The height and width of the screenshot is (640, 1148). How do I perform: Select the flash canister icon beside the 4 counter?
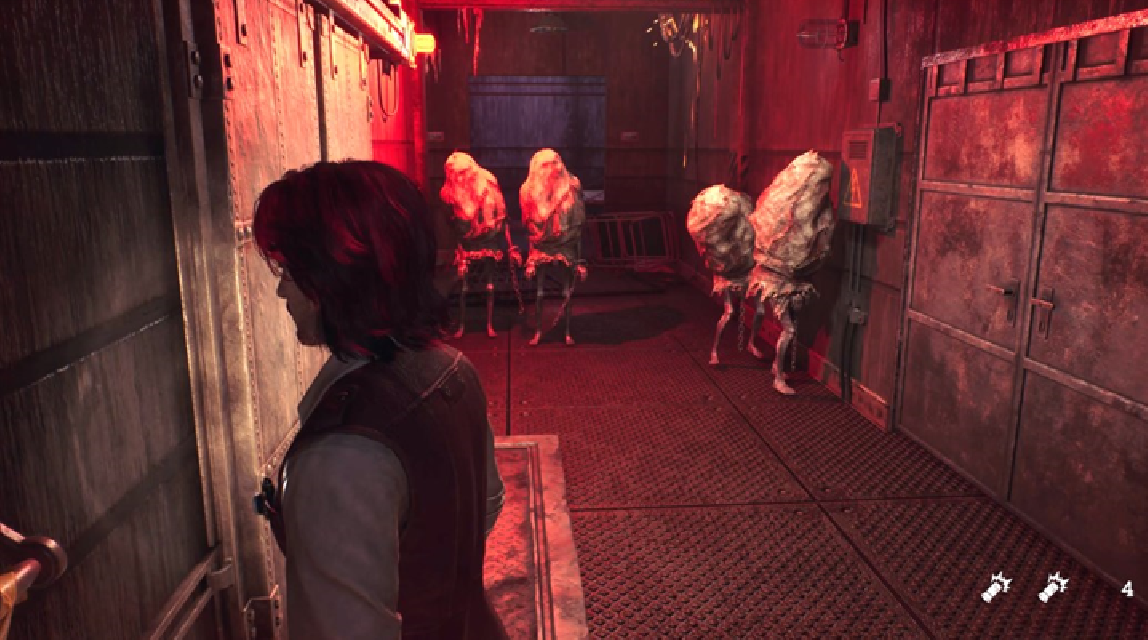point(1053,588)
